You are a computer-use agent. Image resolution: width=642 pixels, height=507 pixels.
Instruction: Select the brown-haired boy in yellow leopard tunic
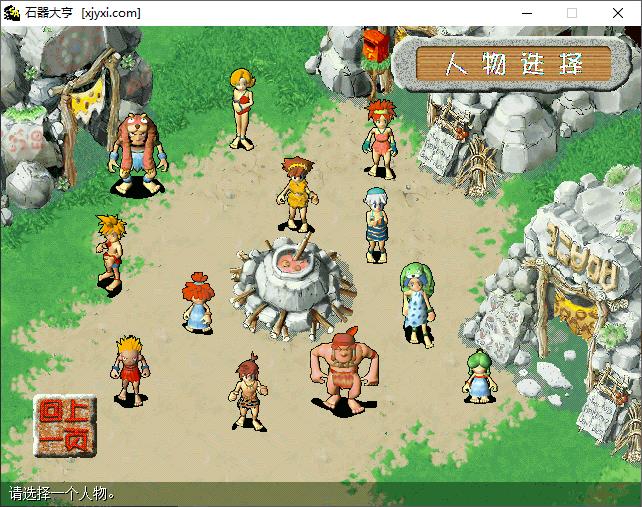pyautogui.click(x=295, y=195)
